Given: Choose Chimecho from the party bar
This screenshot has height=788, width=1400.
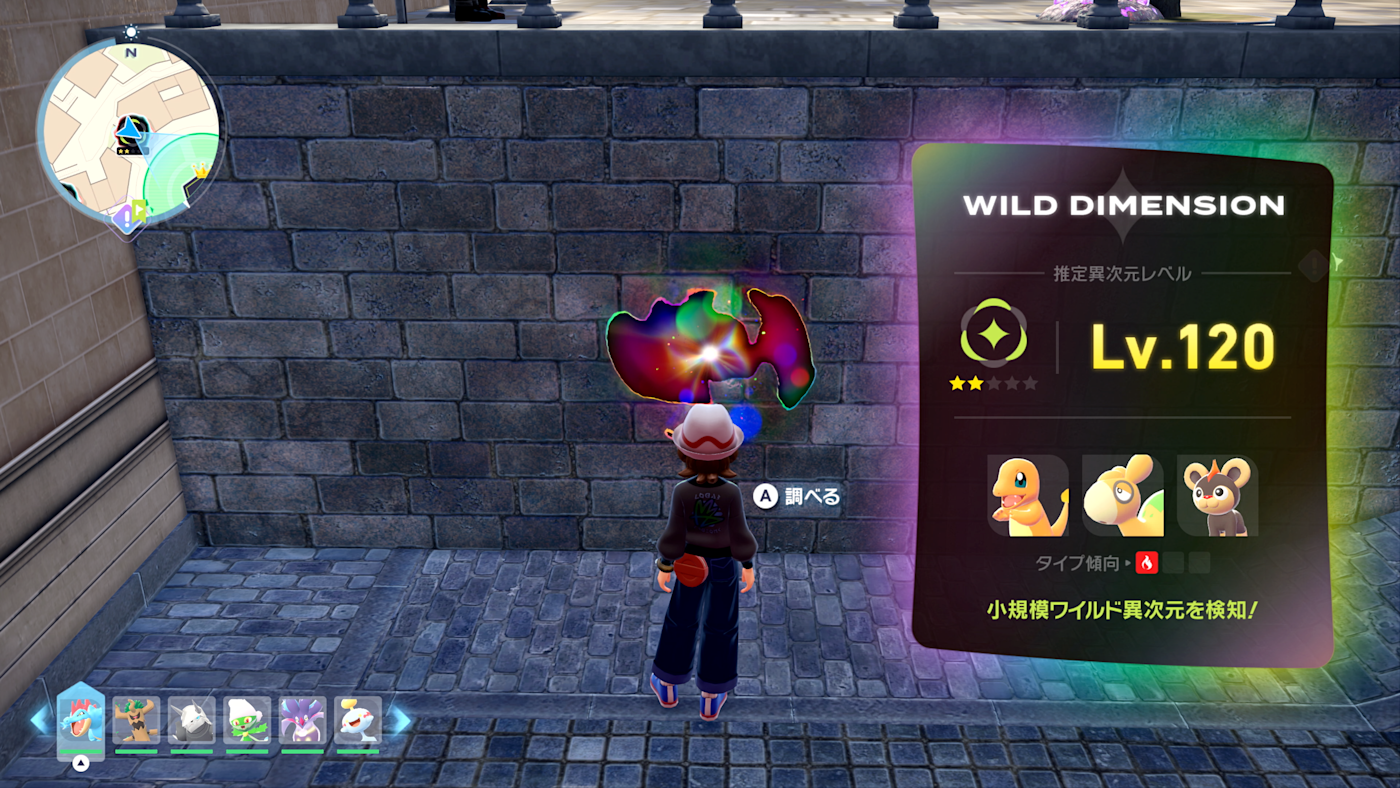Looking at the screenshot, I should pyautogui.click(x=358, y=720).
